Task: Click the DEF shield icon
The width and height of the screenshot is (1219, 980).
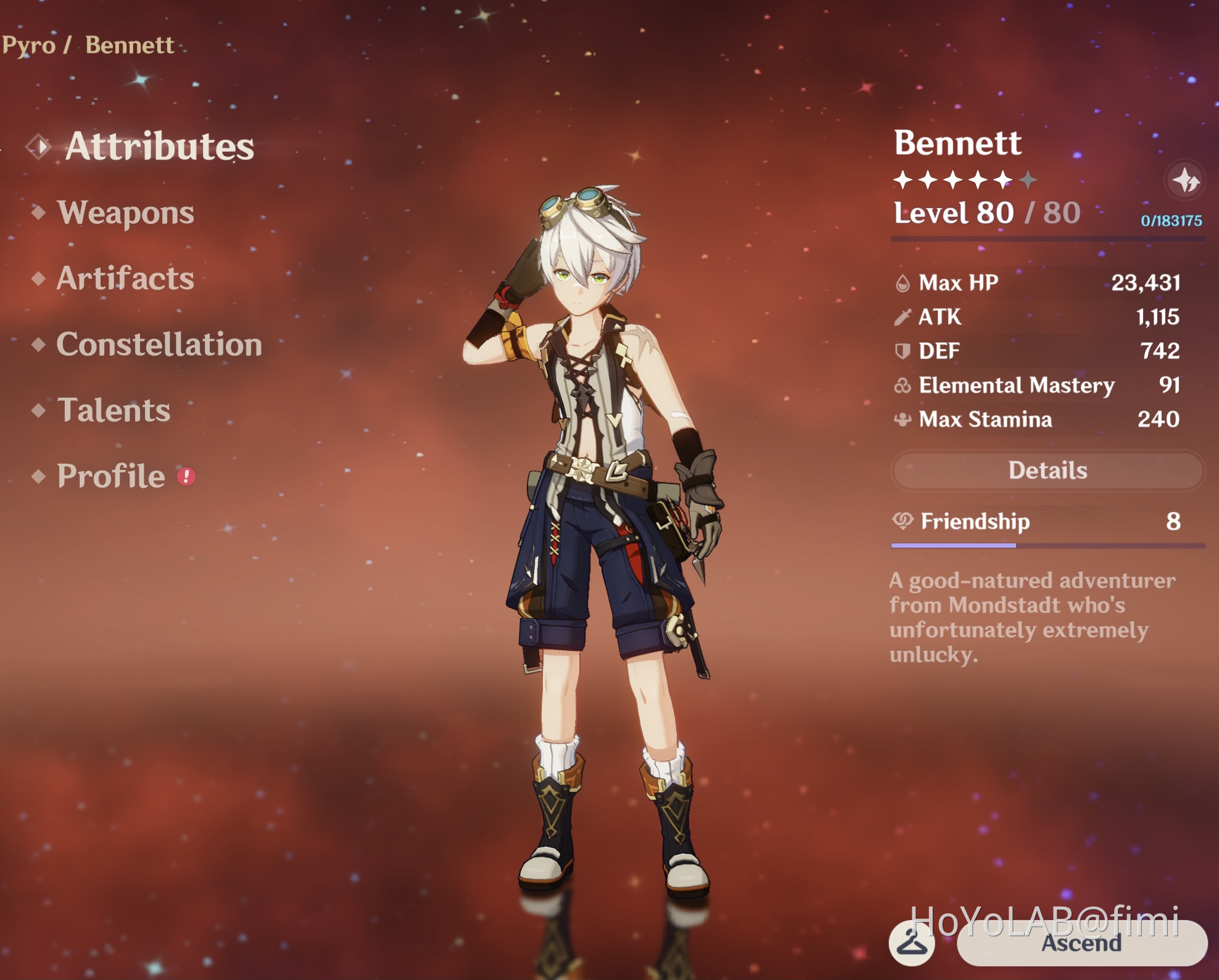Action: click(904, 352)
